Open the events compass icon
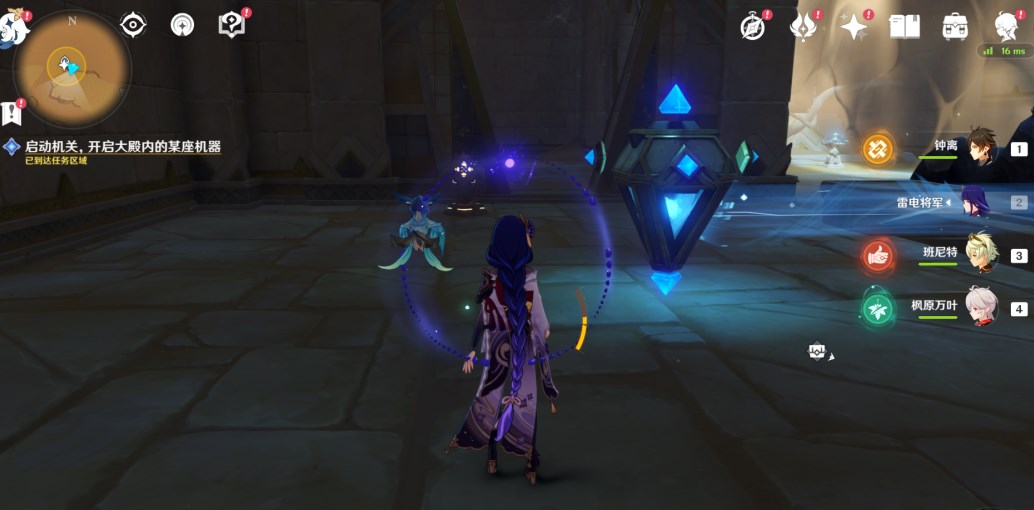Screen dimensions: 1034x510 [x=753, y=27]
